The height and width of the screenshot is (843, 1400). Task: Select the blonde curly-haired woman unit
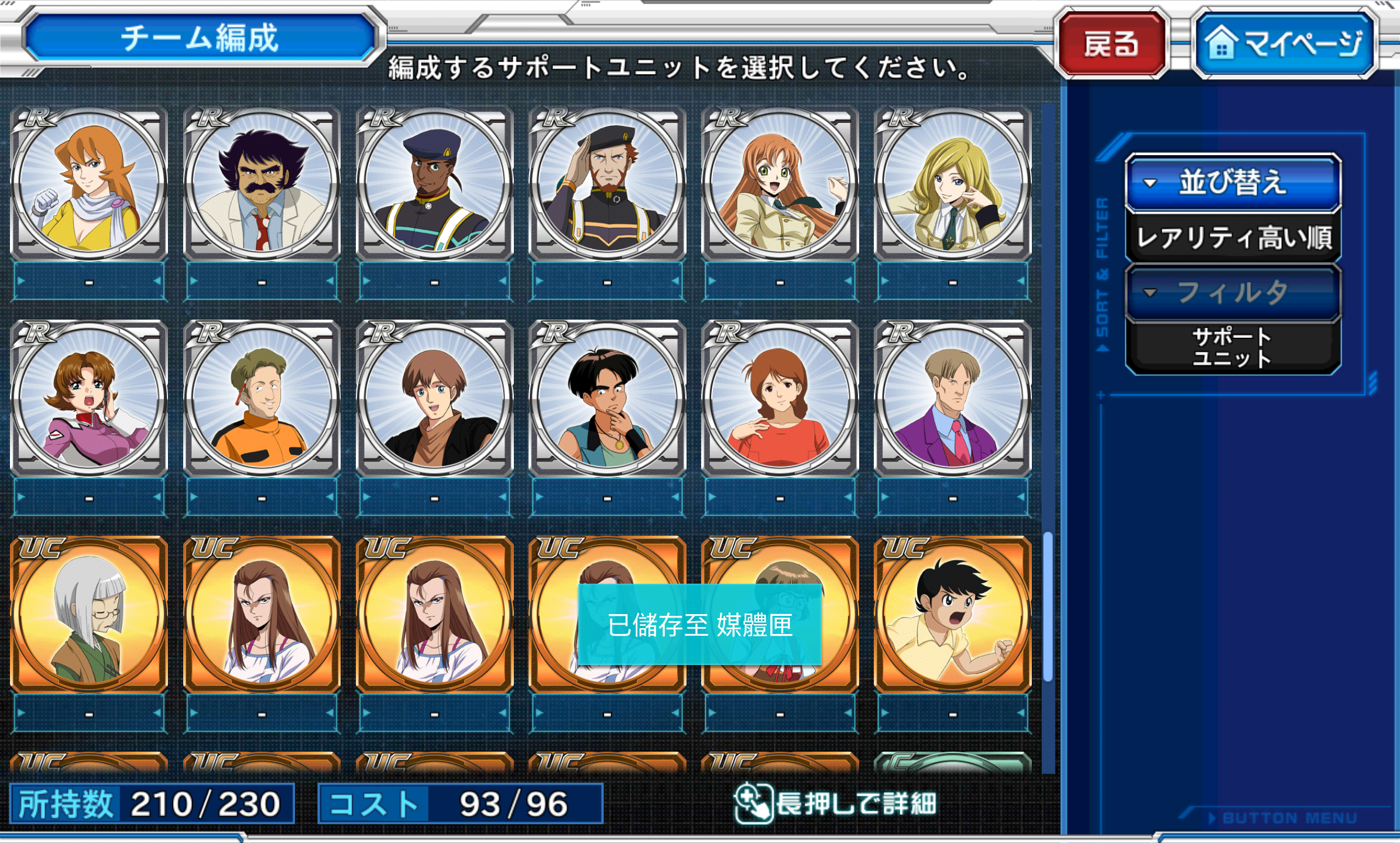point(952,183)
